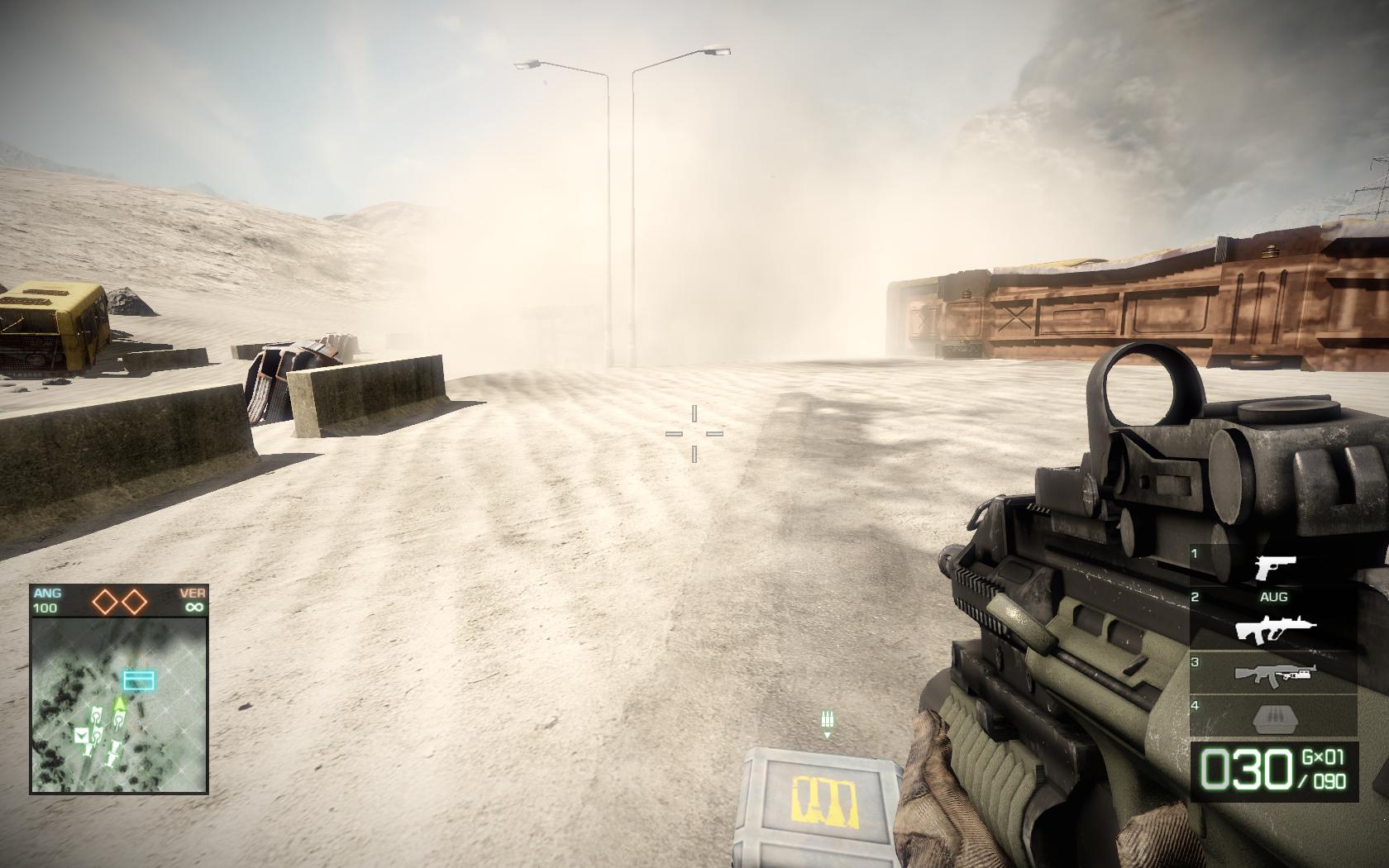Switch to the grenade launcher in slot 3
The width and height of the screenshot is (1389, 868).
tap(1275, 674)
